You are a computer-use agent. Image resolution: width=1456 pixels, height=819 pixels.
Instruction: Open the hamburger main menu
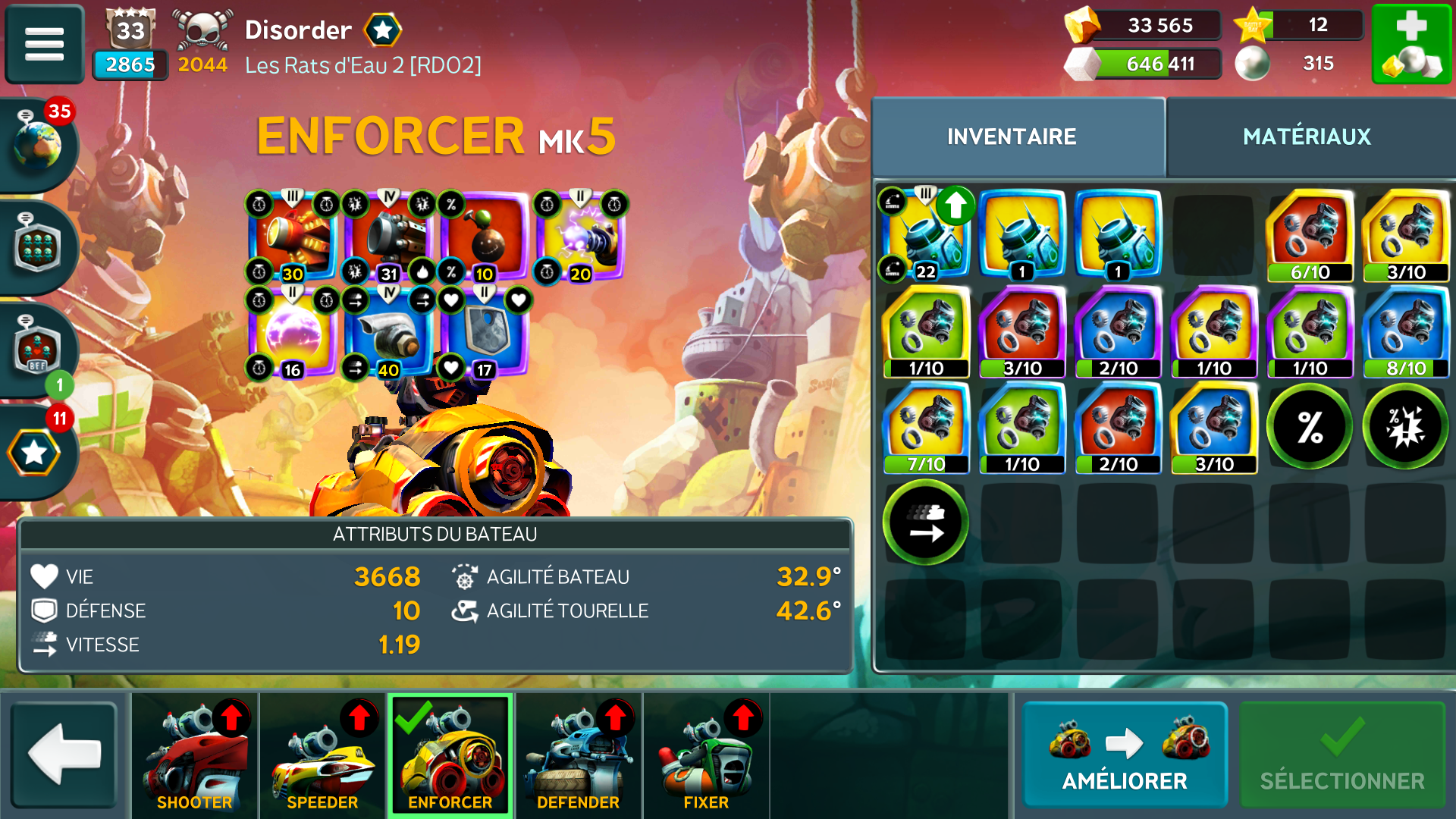click(x=44, y=43)
